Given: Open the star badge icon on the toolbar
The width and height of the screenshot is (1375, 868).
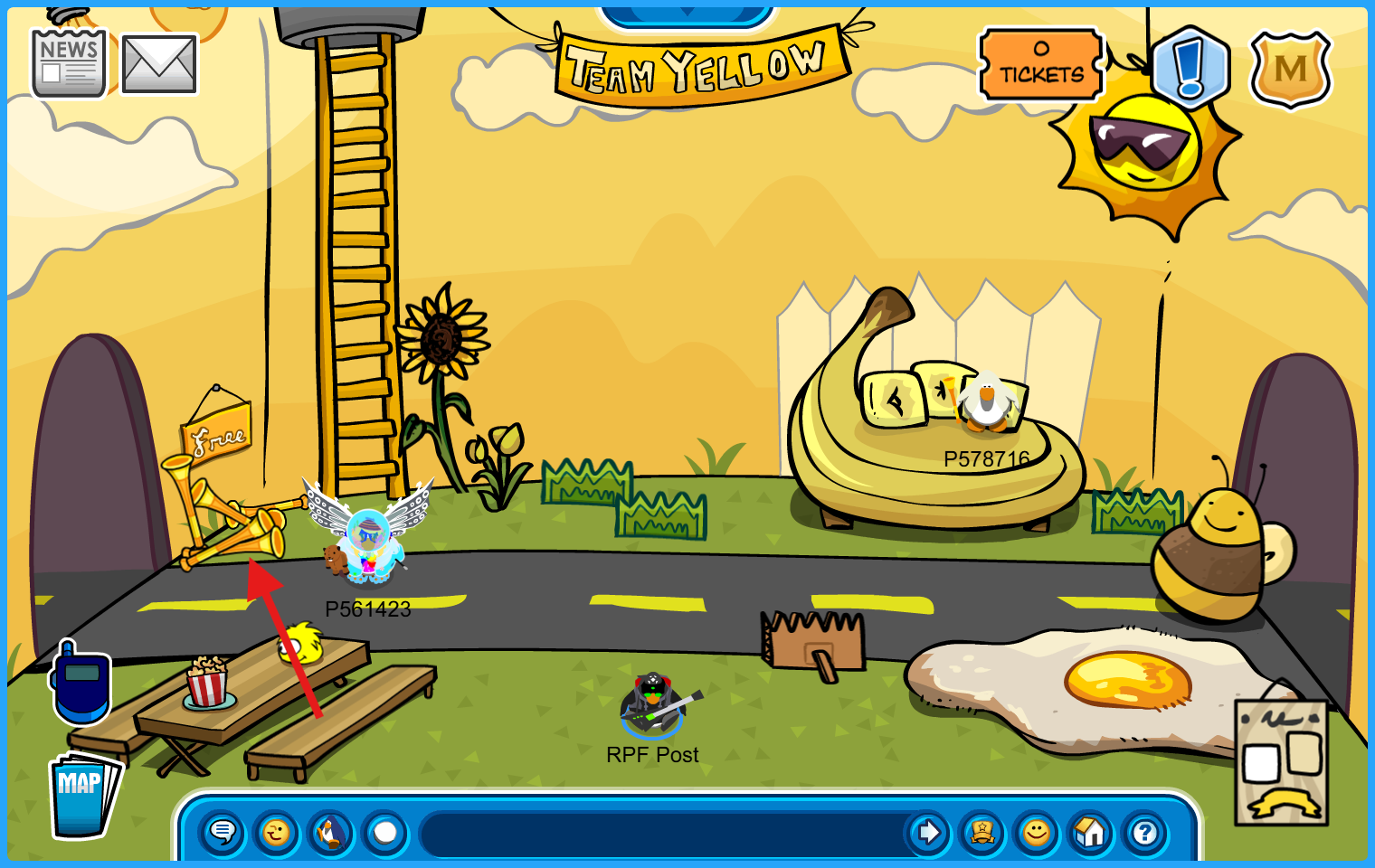Looking at the screenshot, I should tap(982, 832).
